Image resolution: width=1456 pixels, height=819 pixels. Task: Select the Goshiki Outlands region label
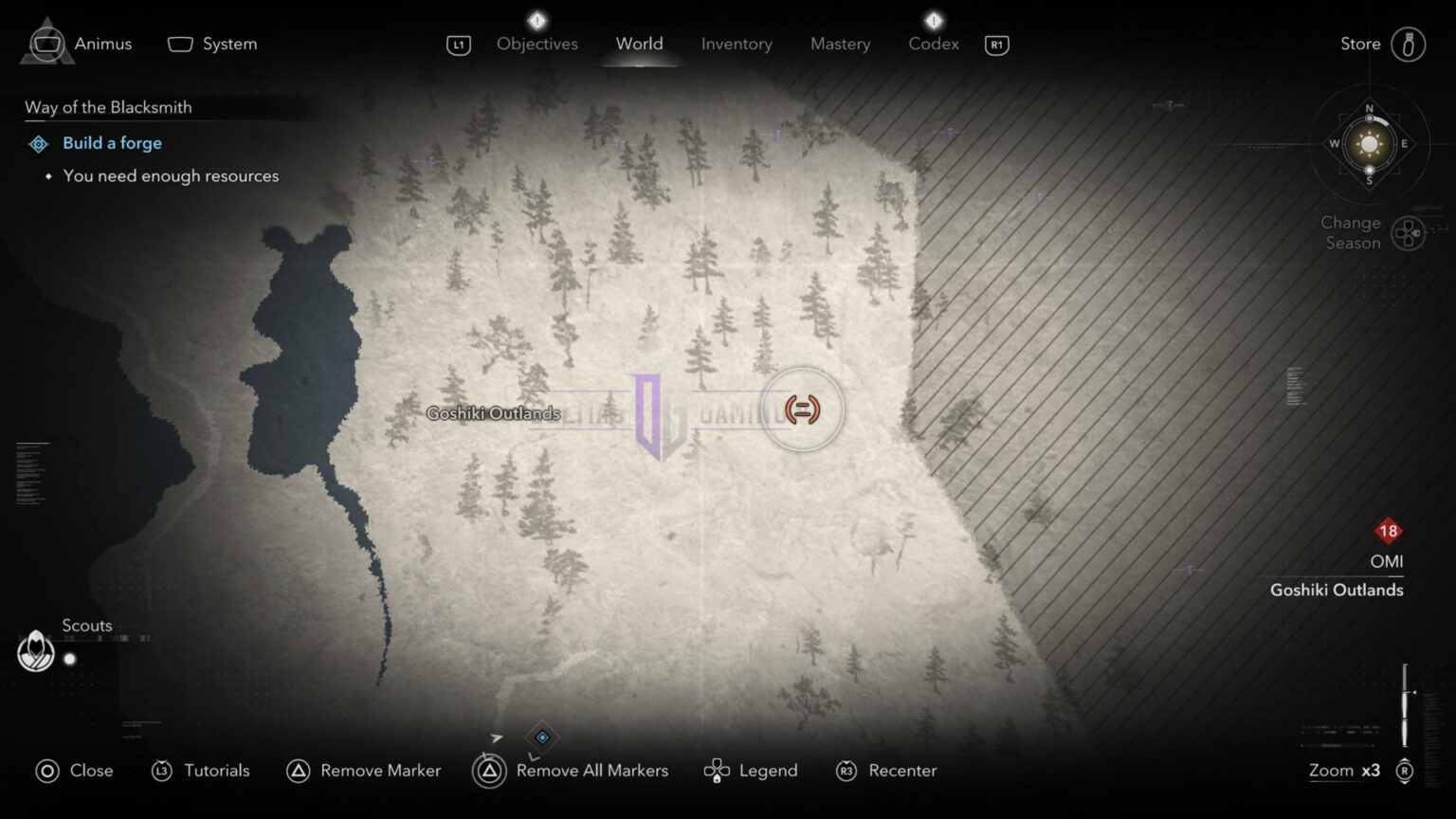pos(494,413)
